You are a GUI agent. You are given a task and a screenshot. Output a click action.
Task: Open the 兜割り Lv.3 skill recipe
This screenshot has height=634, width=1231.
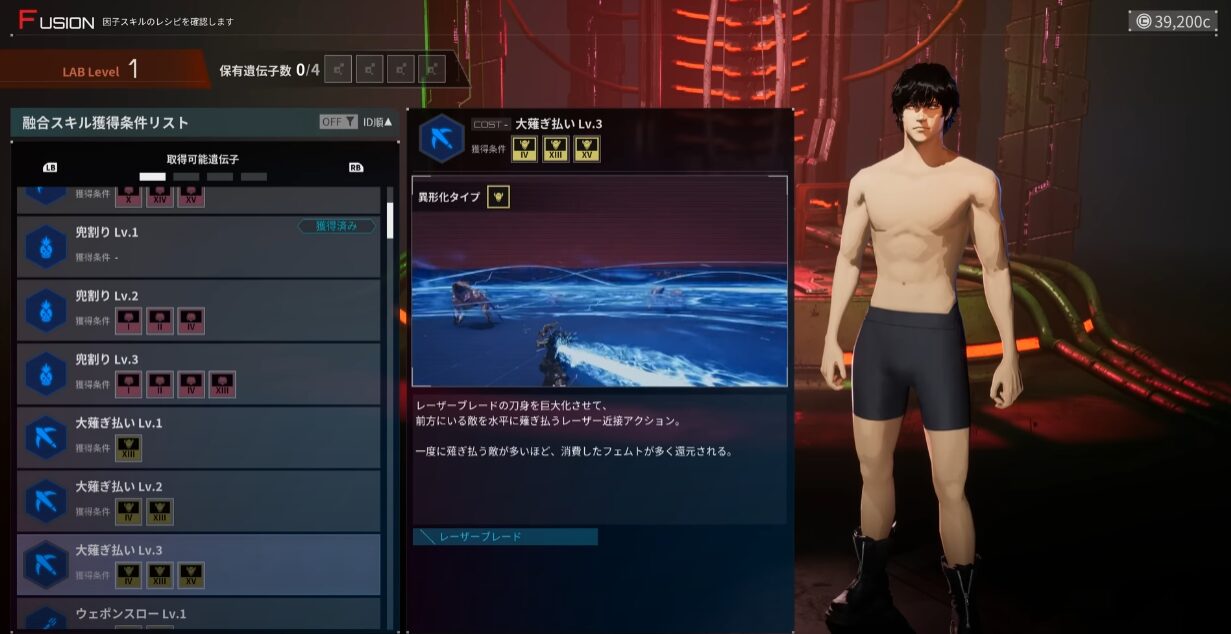(198, 373)
